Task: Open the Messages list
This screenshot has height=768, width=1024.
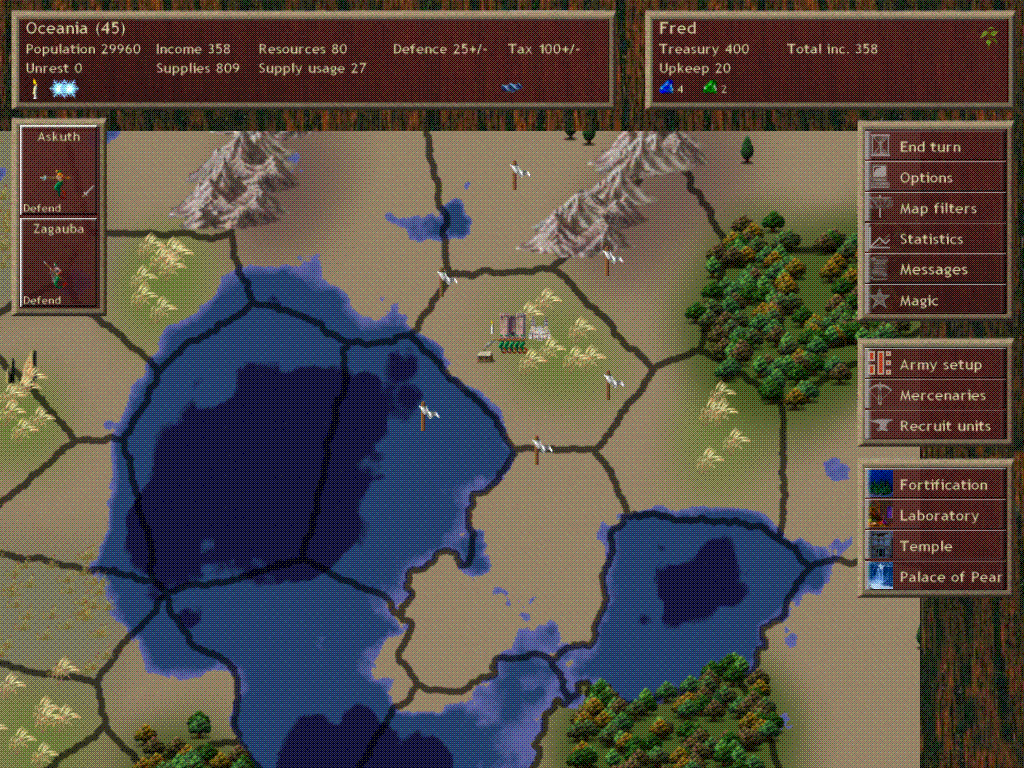Action: (933, 270)
